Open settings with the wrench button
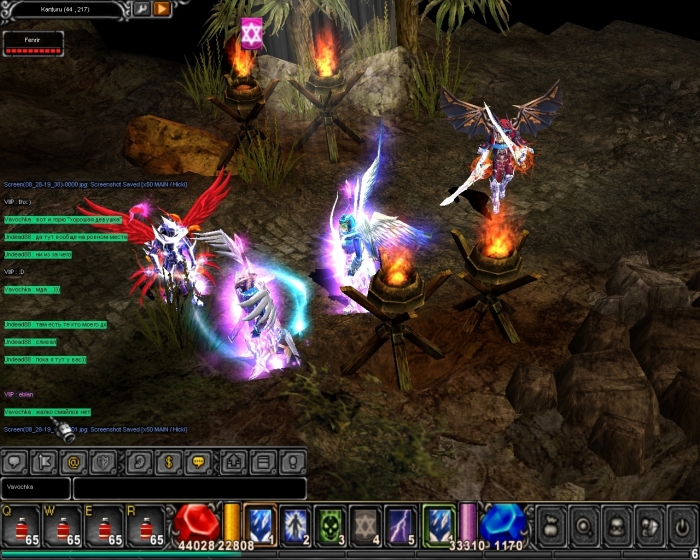Image resolution: width=700 pixels, height=560 pixels. click(142, 9)
